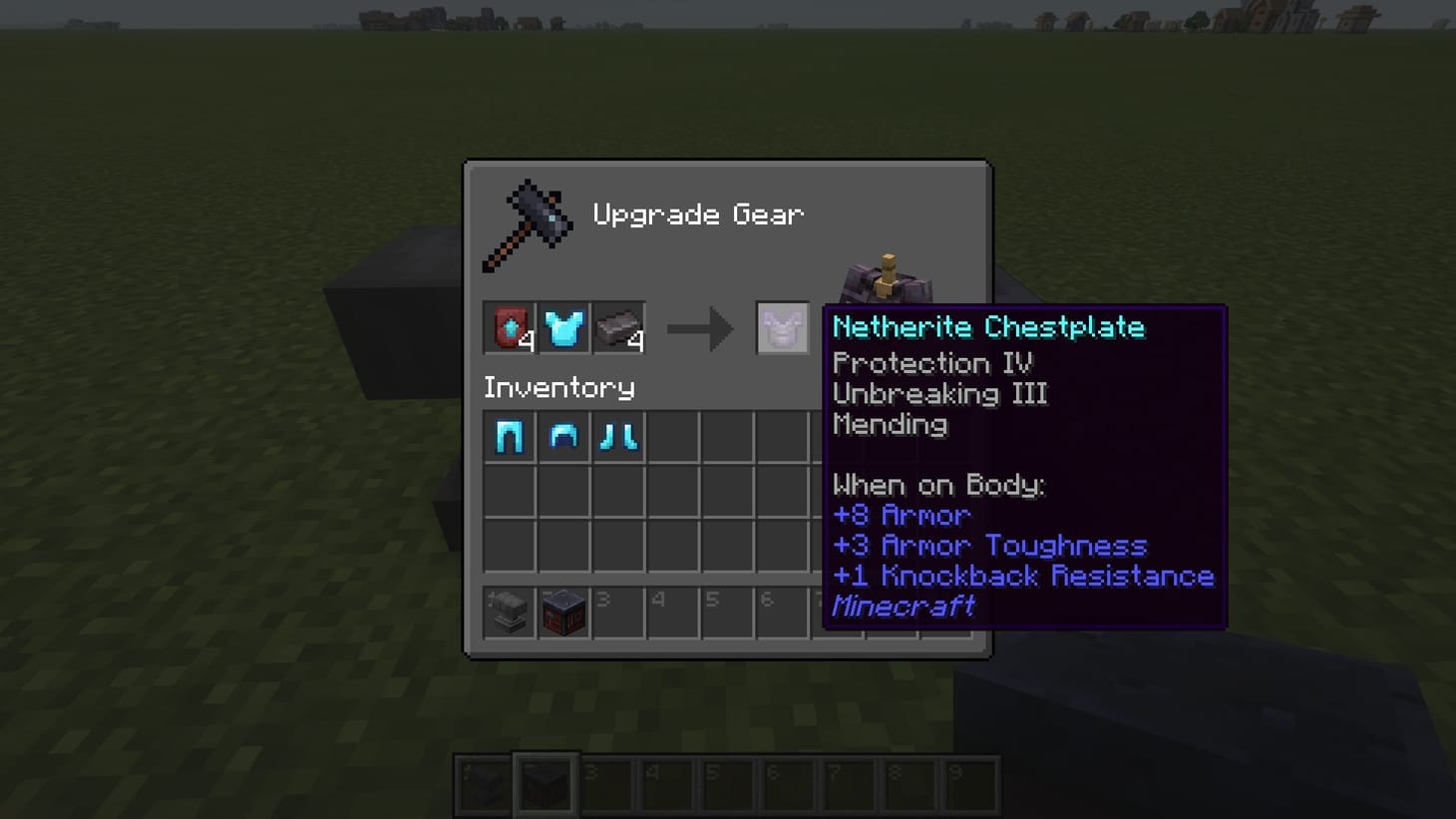Click the Upgrade Gear title text
This screenshot has width=1456, height=819.
pyautogui.click(x=698, y=213)
